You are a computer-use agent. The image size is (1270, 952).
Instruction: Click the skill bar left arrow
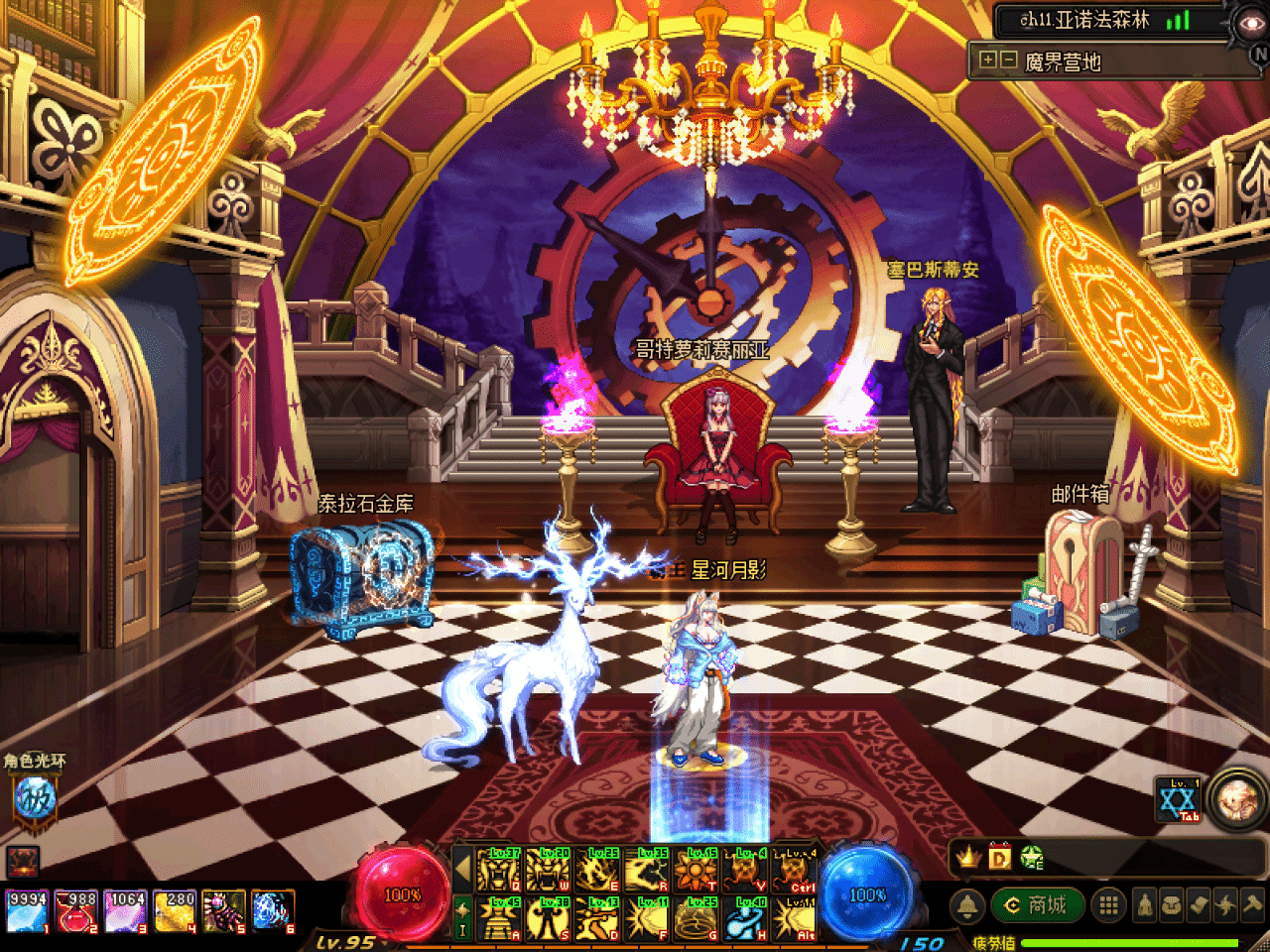(x=462, y=870)
